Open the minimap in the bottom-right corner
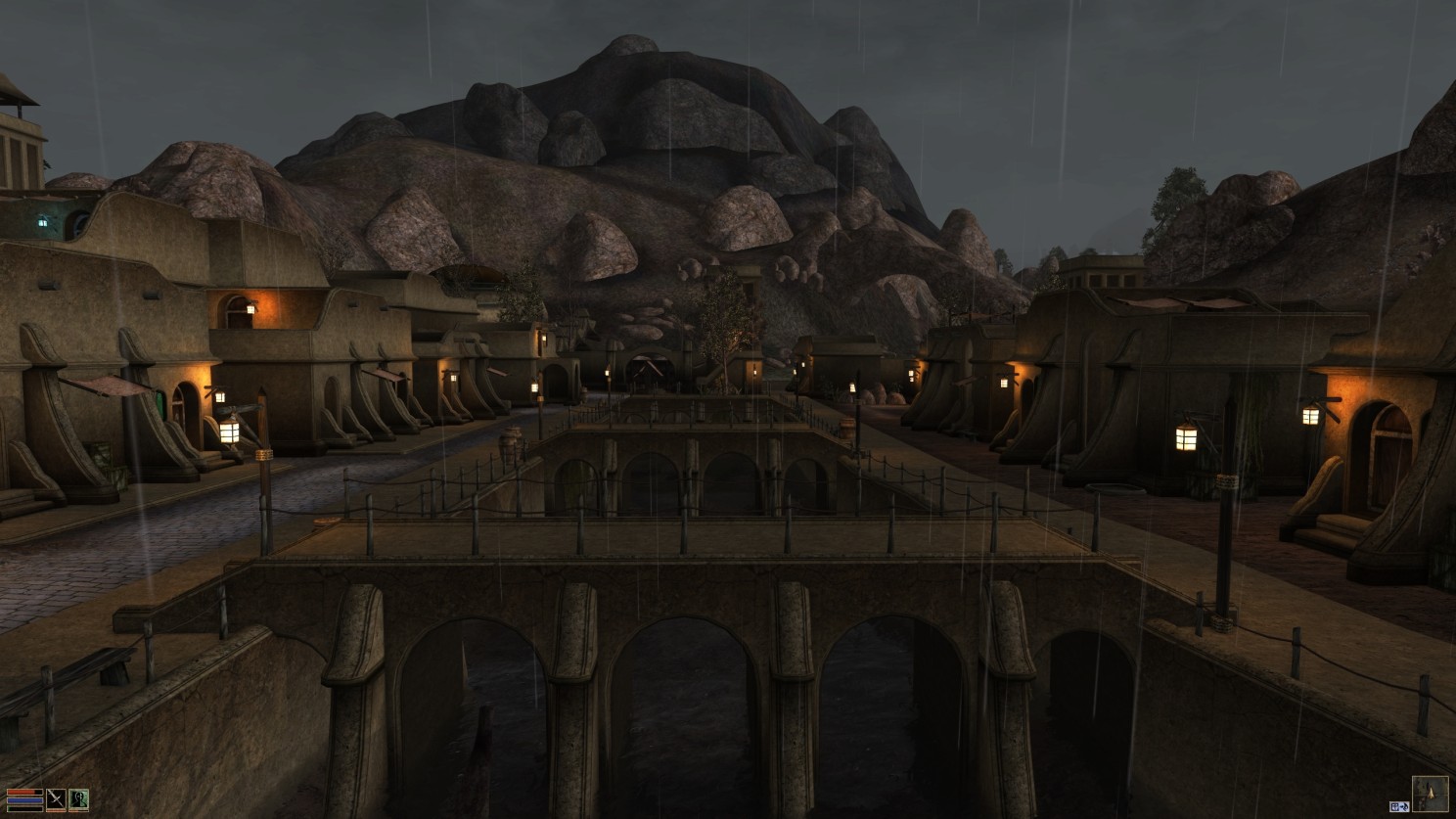 point(1431,794)
